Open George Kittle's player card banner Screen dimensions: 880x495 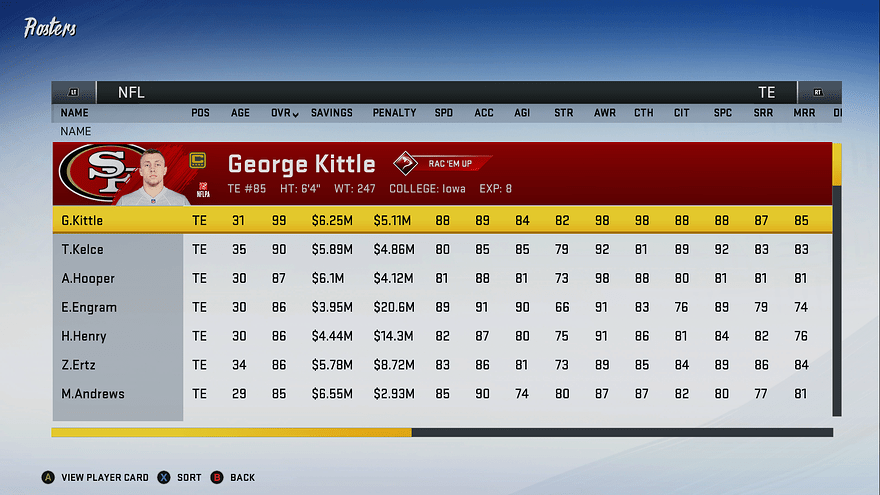(442, 172)
